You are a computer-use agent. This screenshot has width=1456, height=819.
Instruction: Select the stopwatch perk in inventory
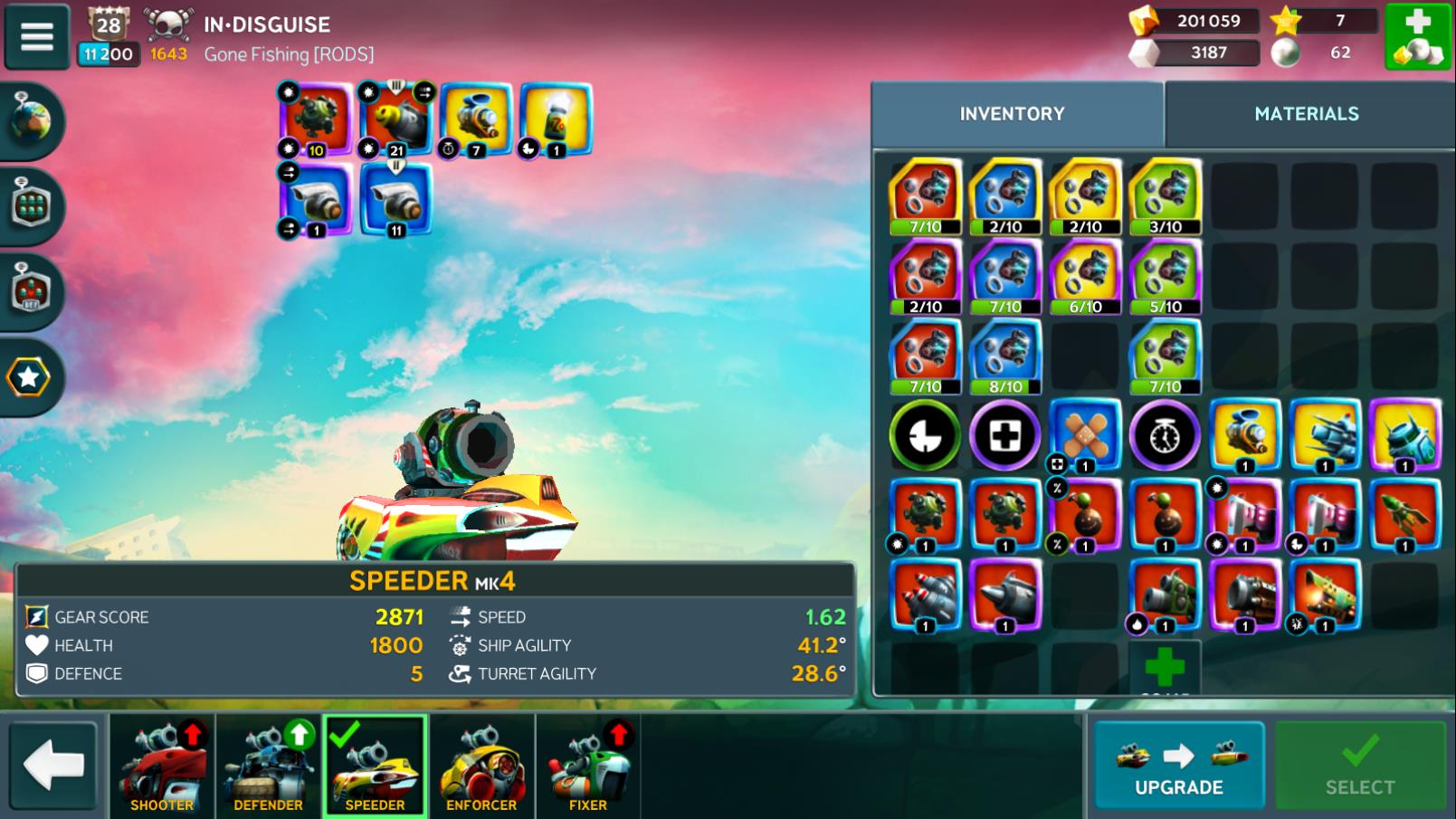tap(1165, 436)
